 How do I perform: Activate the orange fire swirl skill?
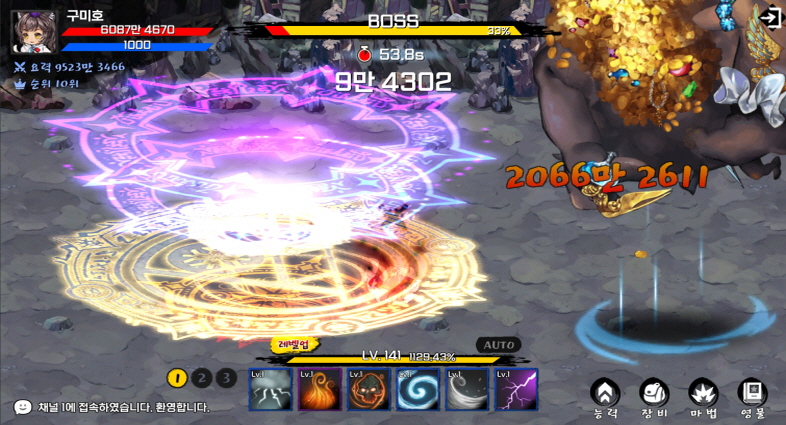tap(319, 389)
